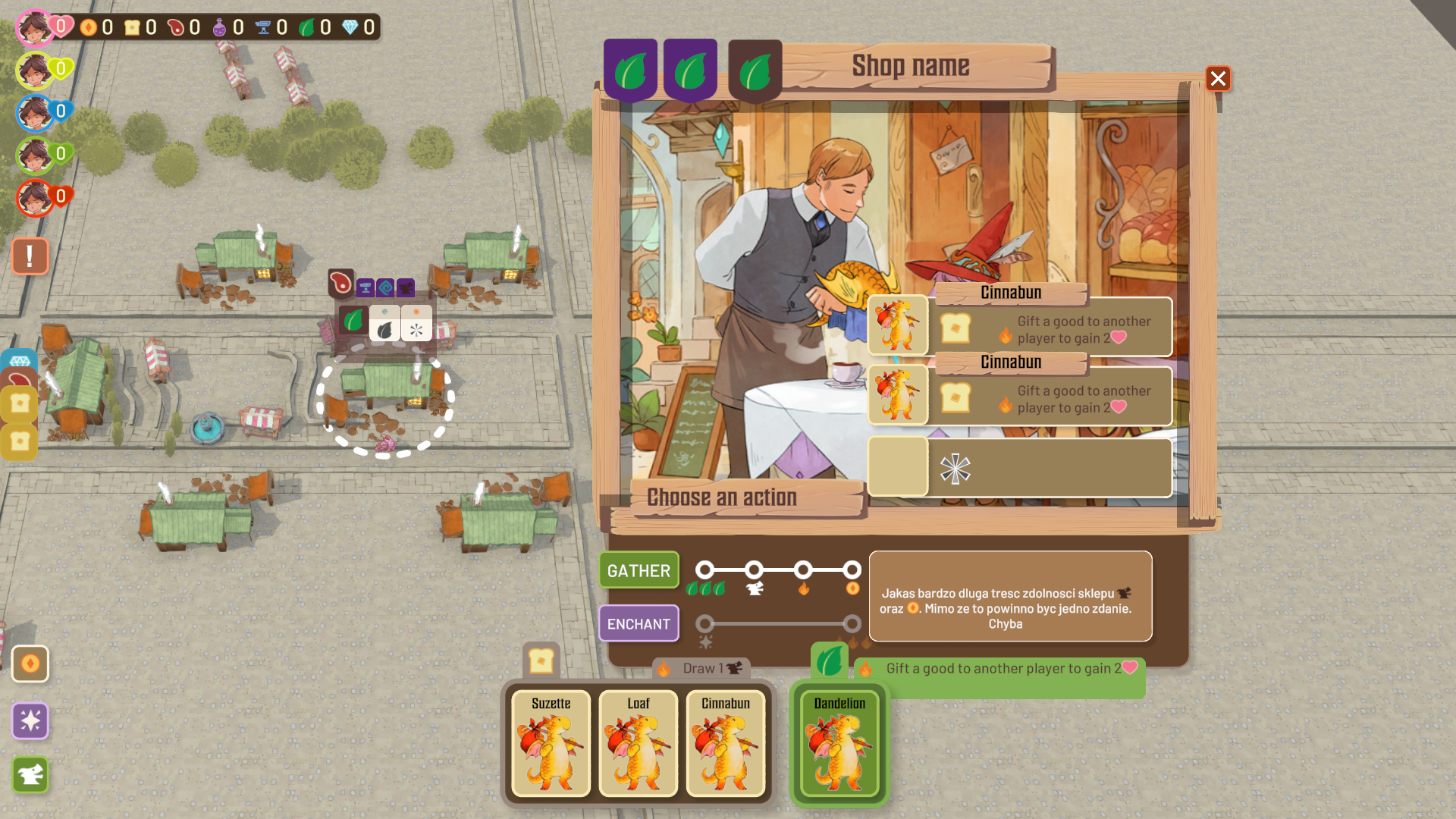
Task: Click the bread tab above the hand
Action: 541,661
